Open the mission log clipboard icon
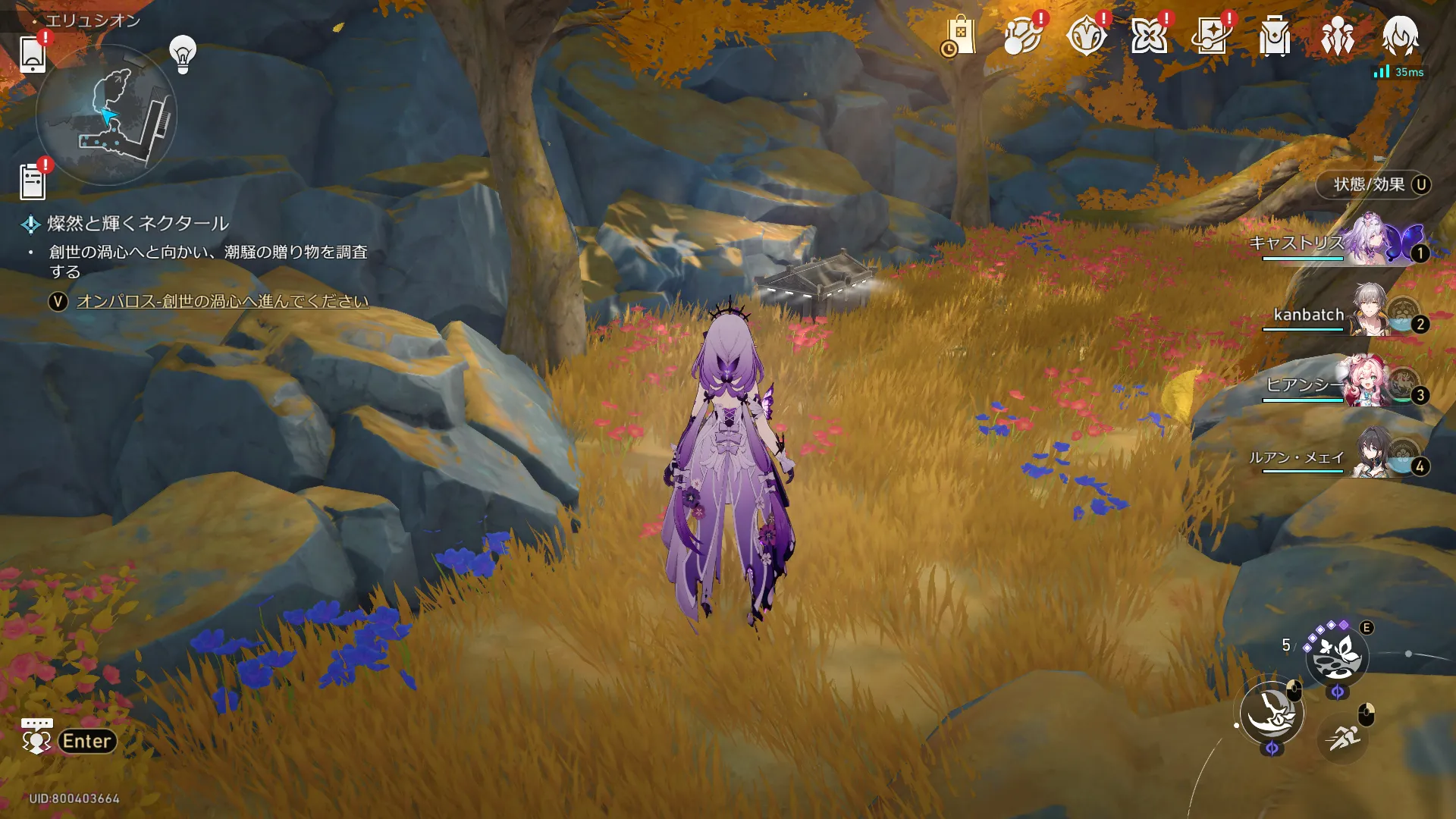The height and width of the screenshot is (819, 1456). point(33,182)
